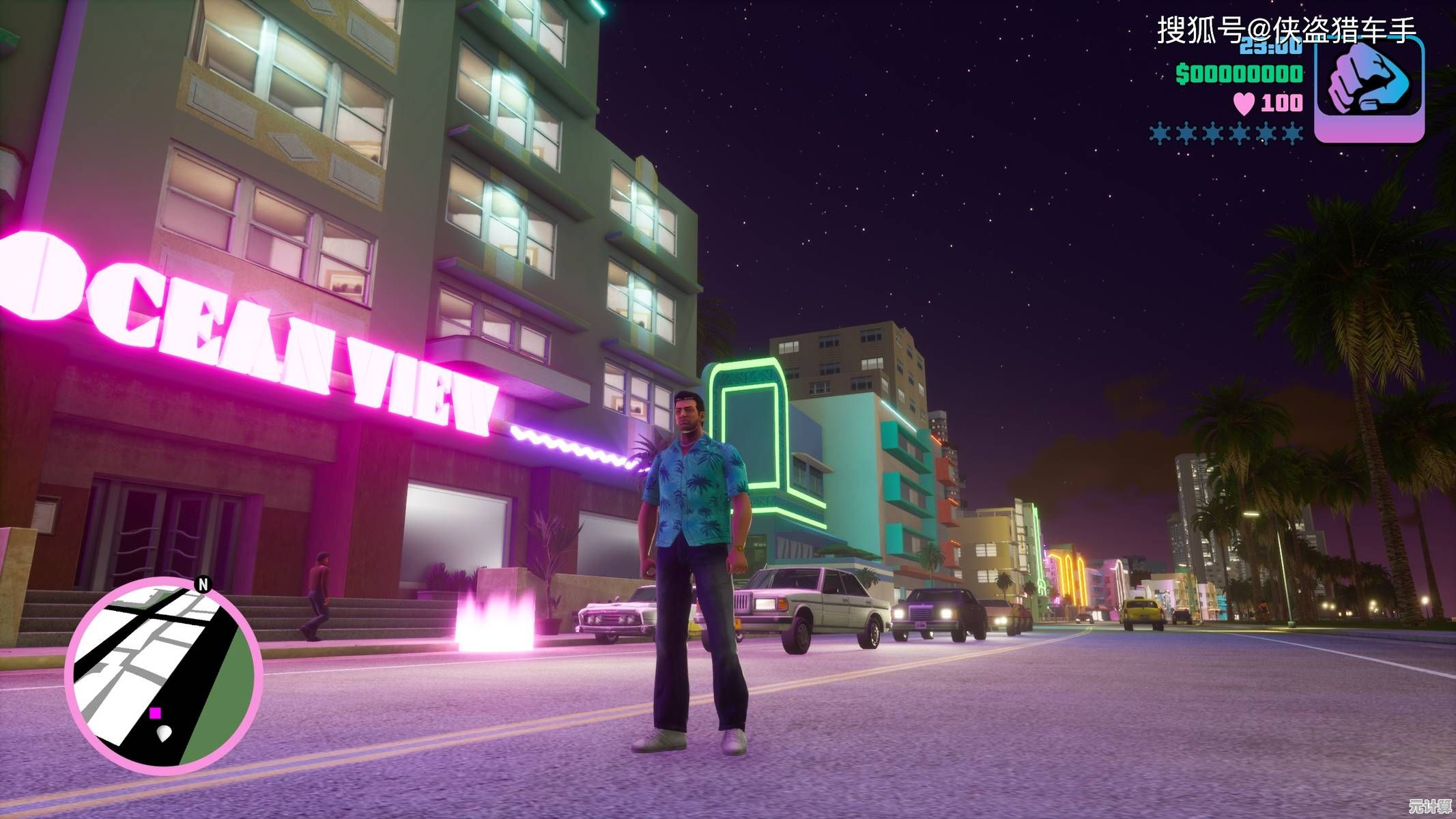Screen dimensions: 1456x819
Task: Click the pink square marker on minimap
Action: click(x=156, y=713)
